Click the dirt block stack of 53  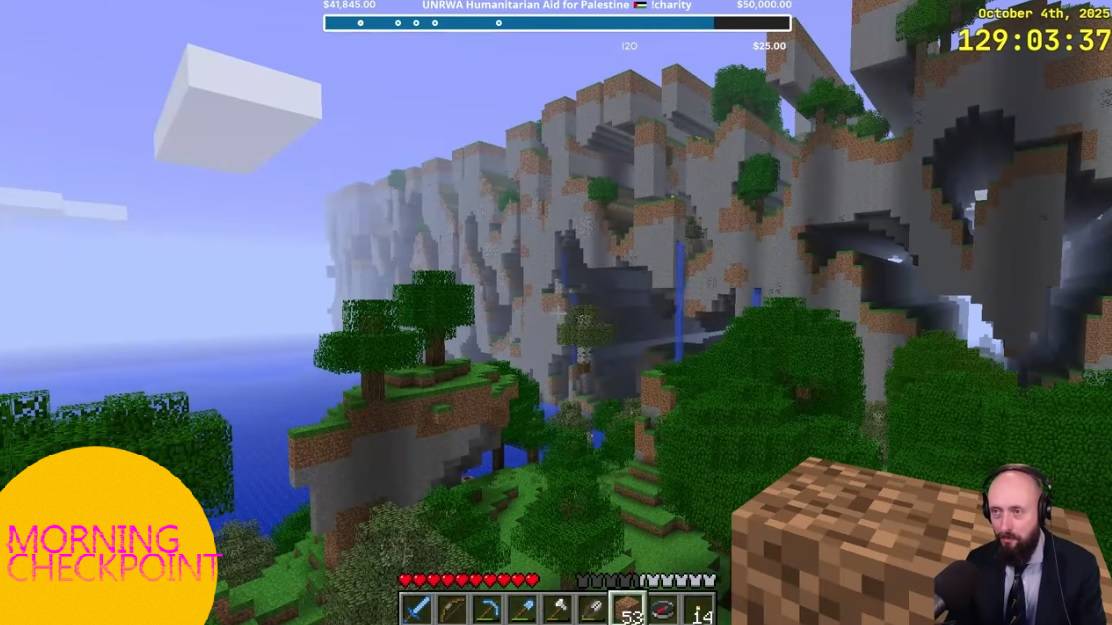coord(628,608)
